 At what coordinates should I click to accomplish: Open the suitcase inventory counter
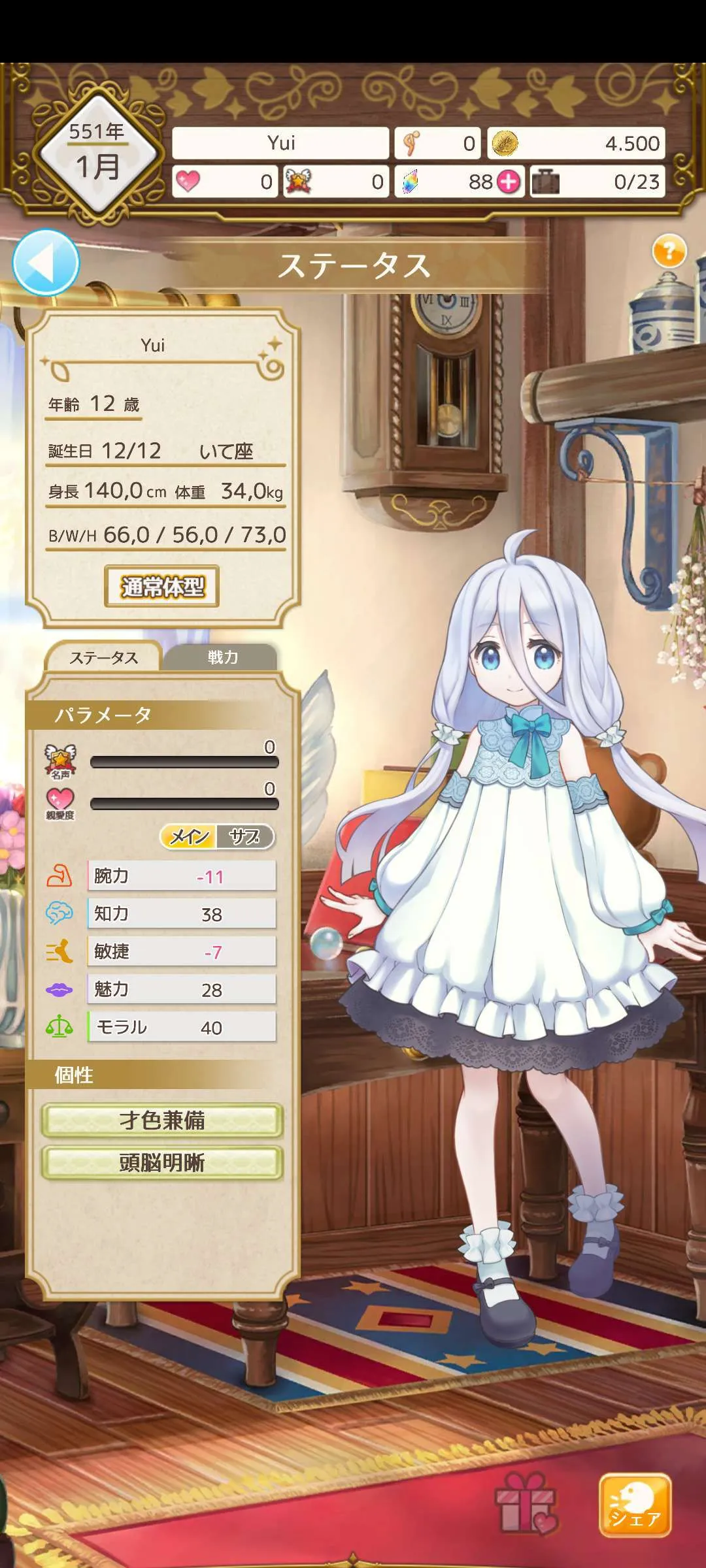coord(545,182)
